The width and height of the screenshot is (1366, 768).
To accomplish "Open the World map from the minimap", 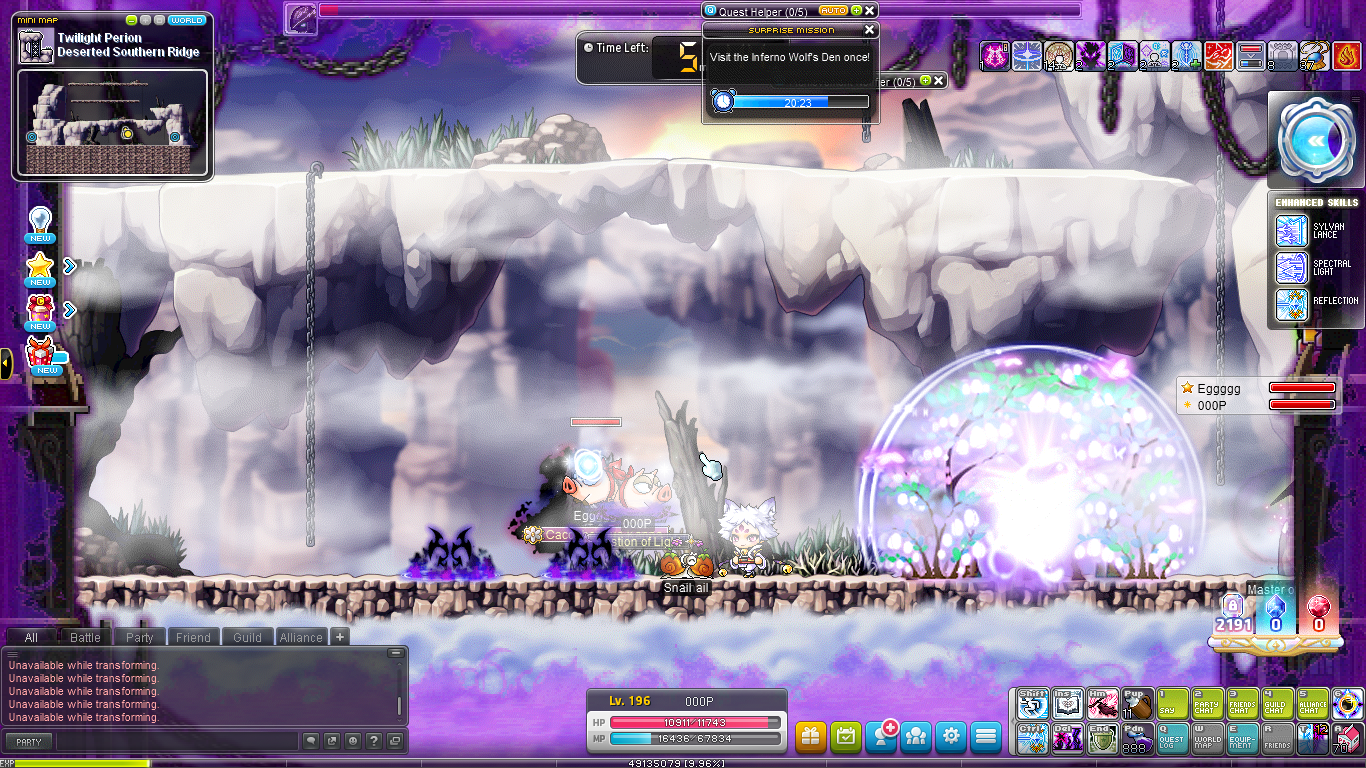I will point(187,20).
